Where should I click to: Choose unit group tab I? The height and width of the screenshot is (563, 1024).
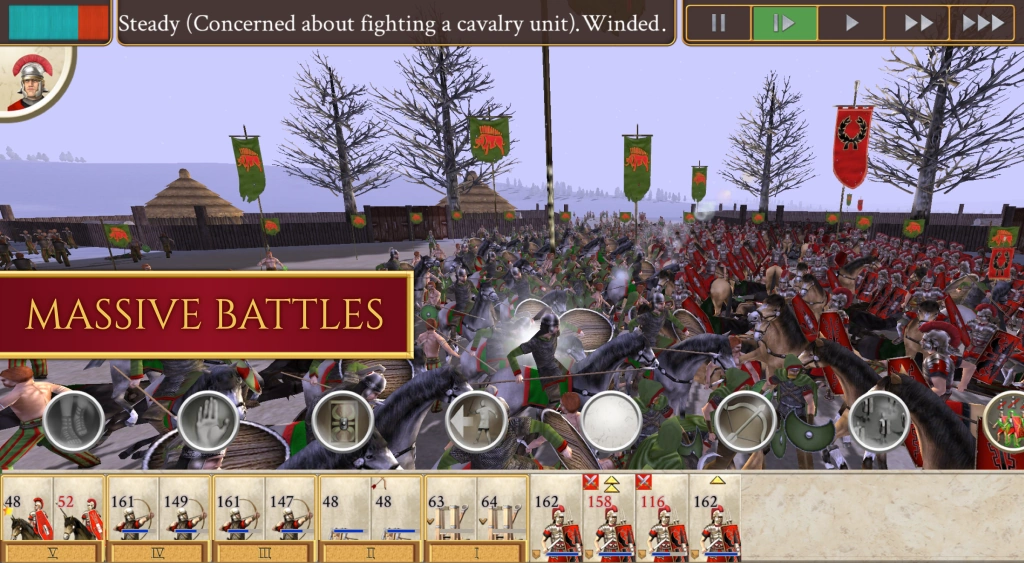[475, 551]
